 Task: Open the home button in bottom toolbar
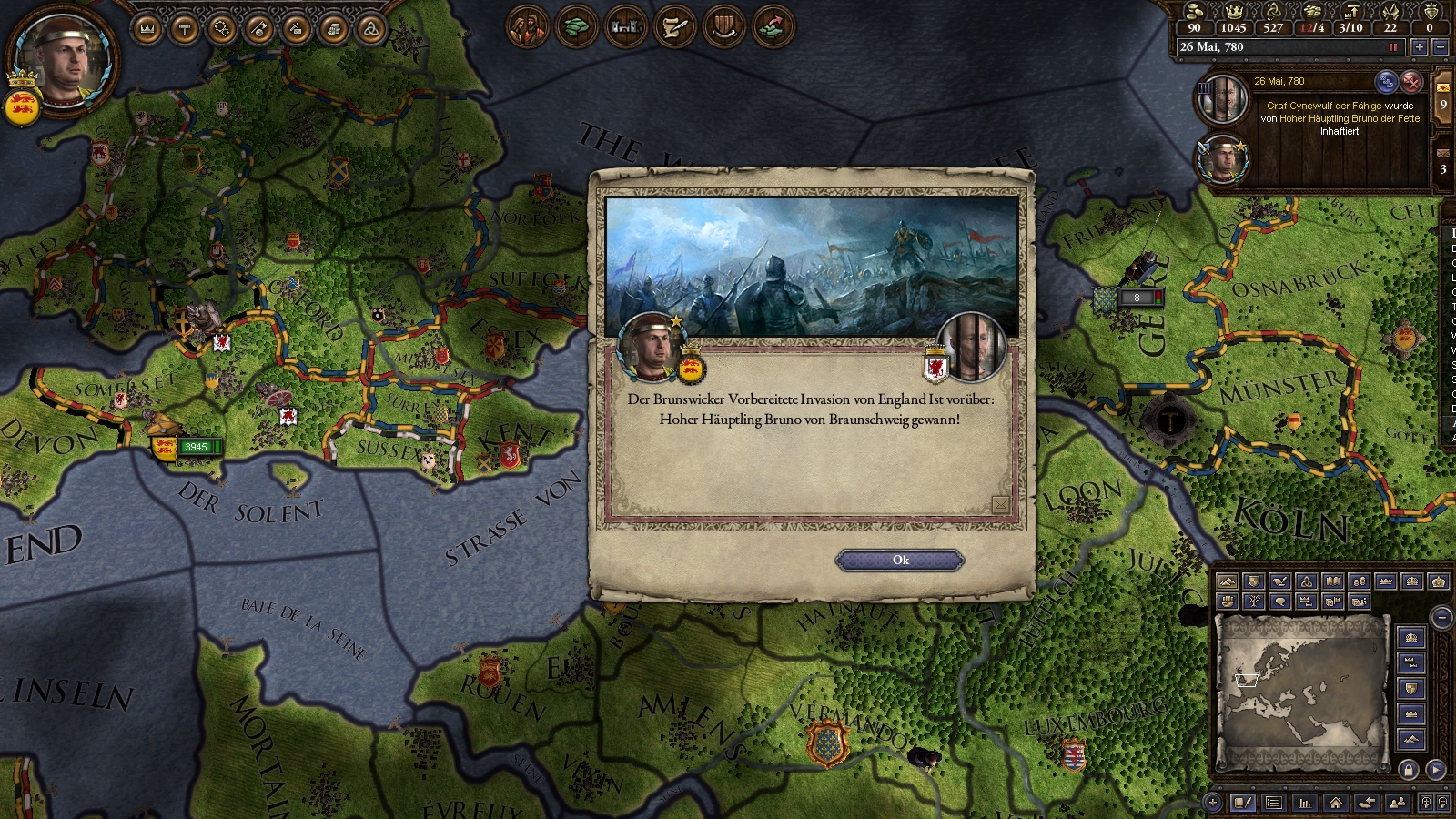1335,803
